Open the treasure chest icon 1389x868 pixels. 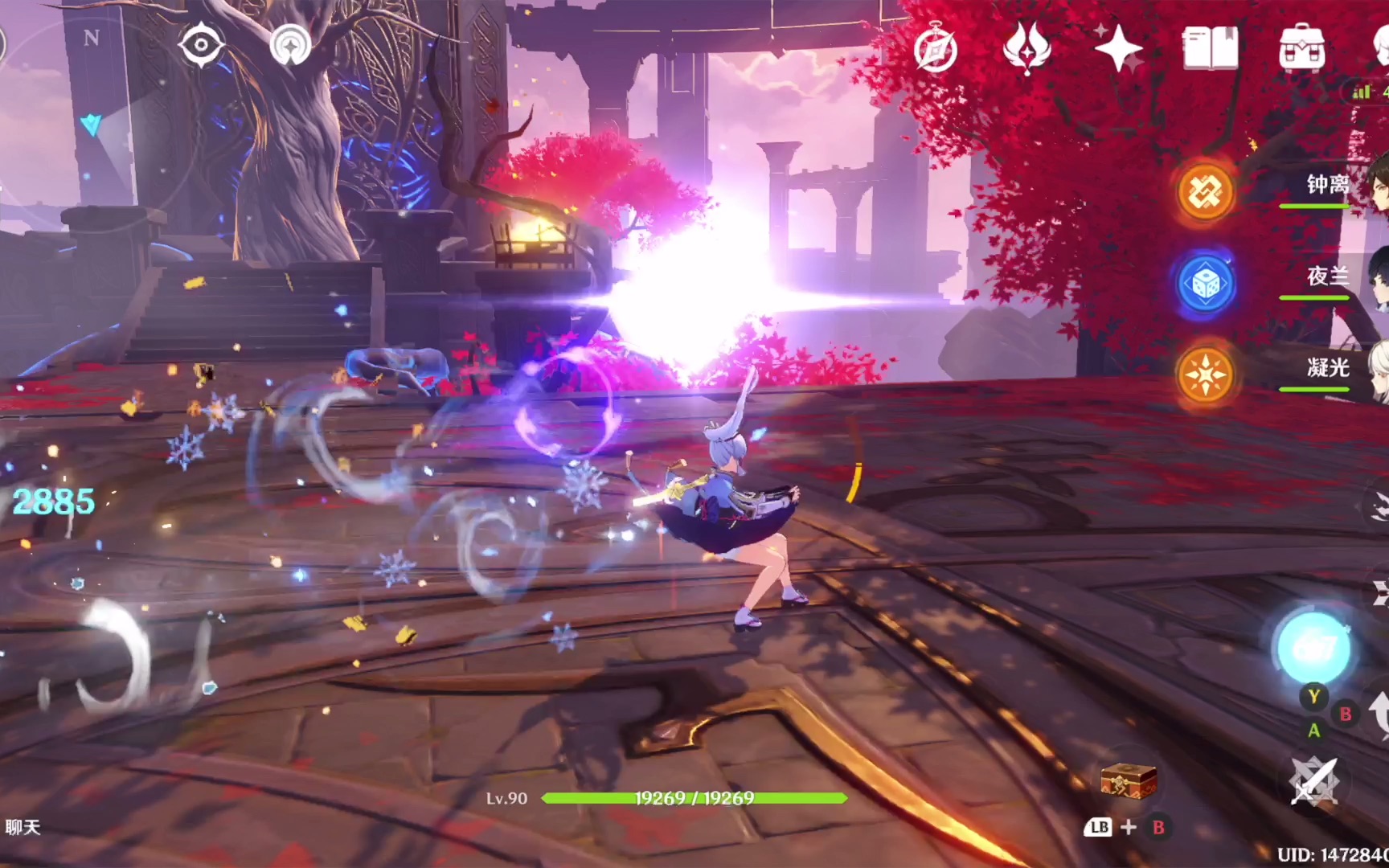point(1129,780)
